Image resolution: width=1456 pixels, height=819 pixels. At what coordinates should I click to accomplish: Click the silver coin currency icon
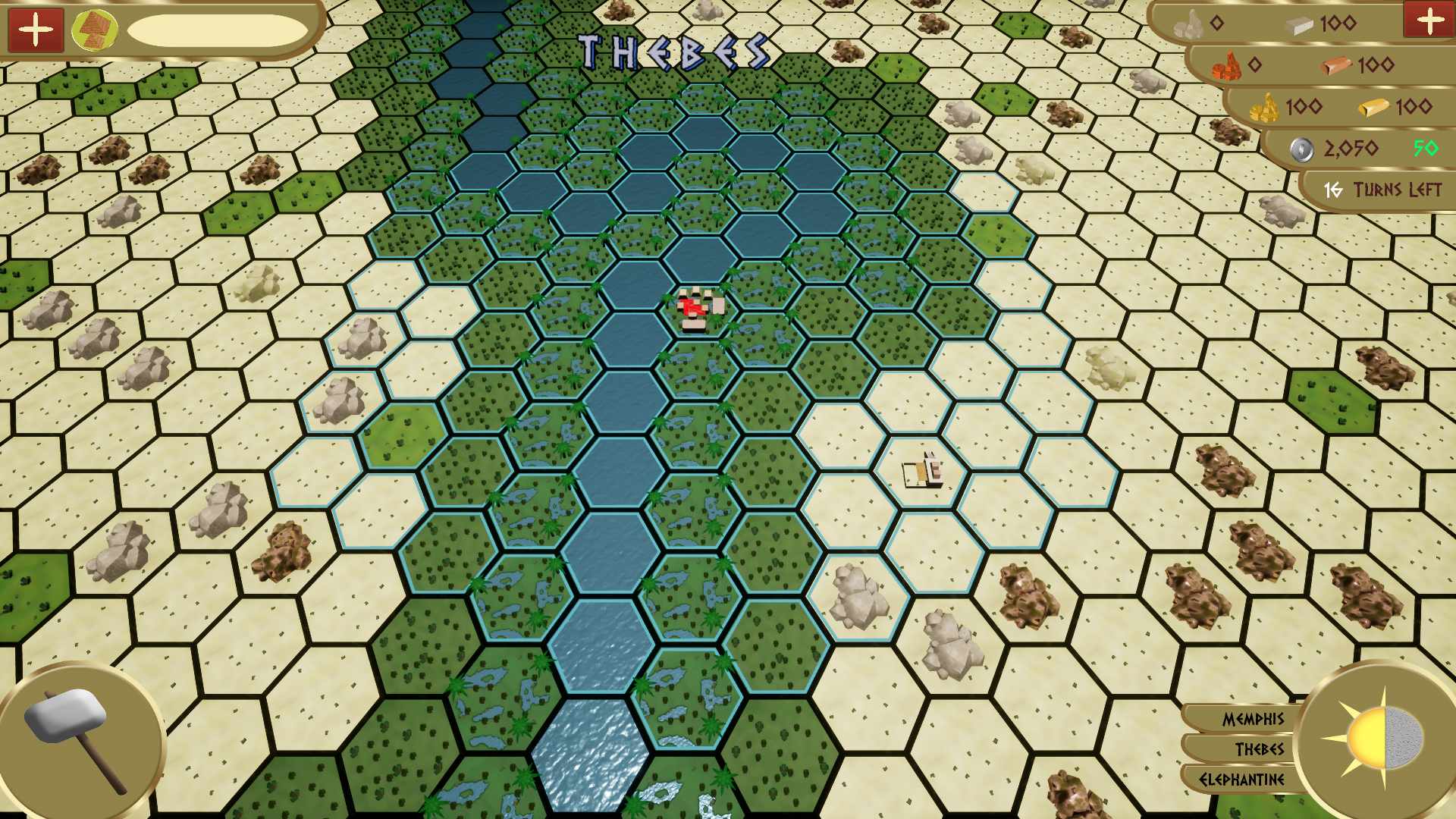point(1302,149)
